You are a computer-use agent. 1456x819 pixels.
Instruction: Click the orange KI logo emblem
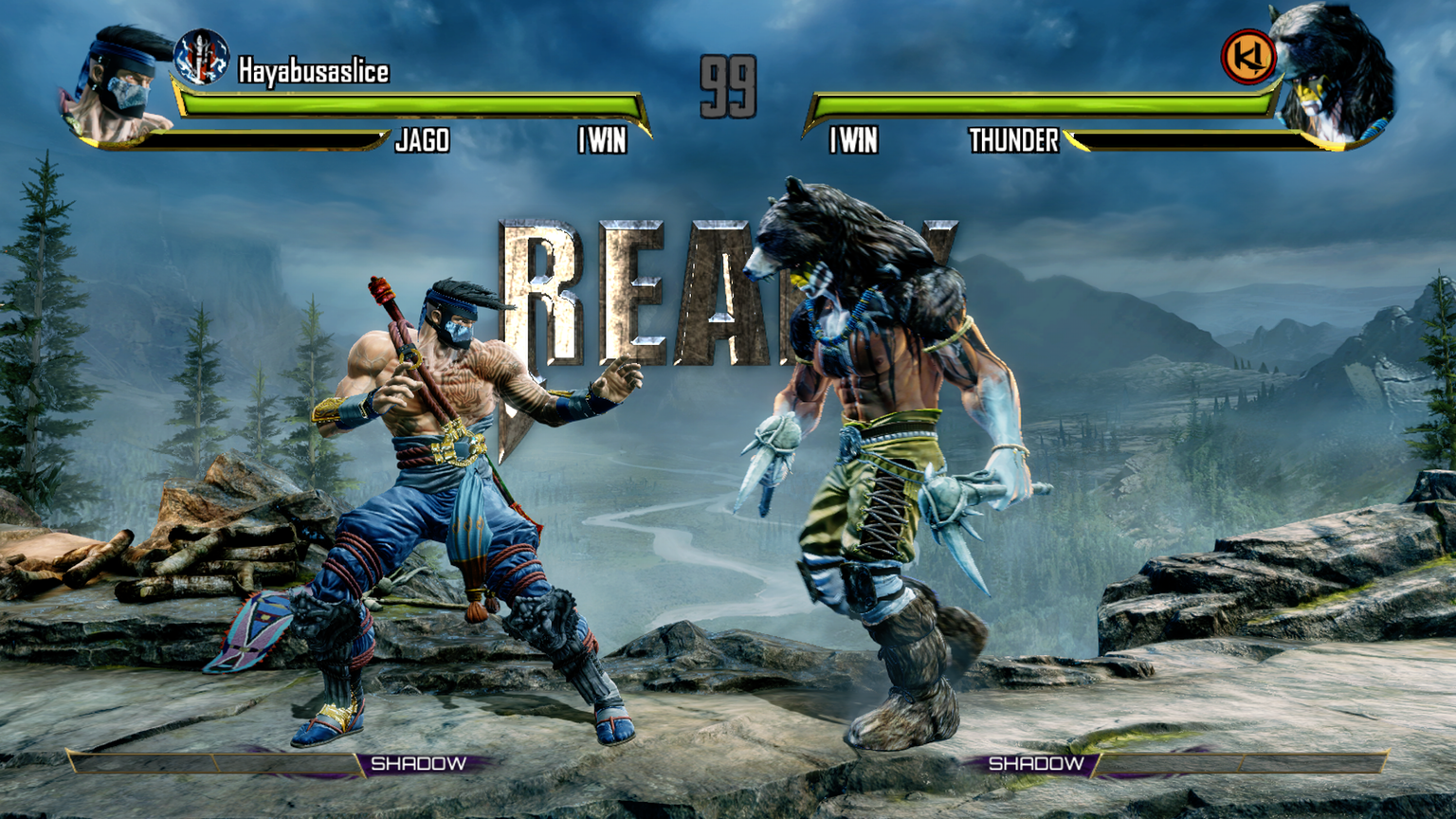1247,57
